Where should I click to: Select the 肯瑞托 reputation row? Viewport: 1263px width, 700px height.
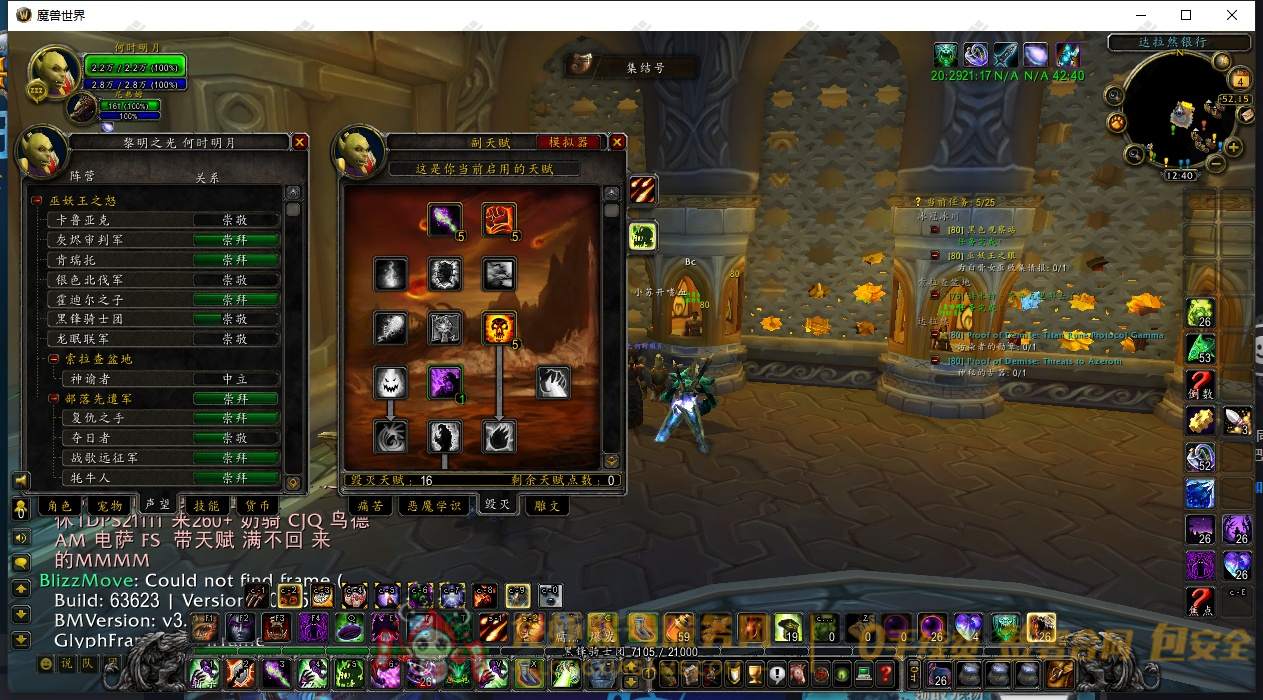point(160,260)
